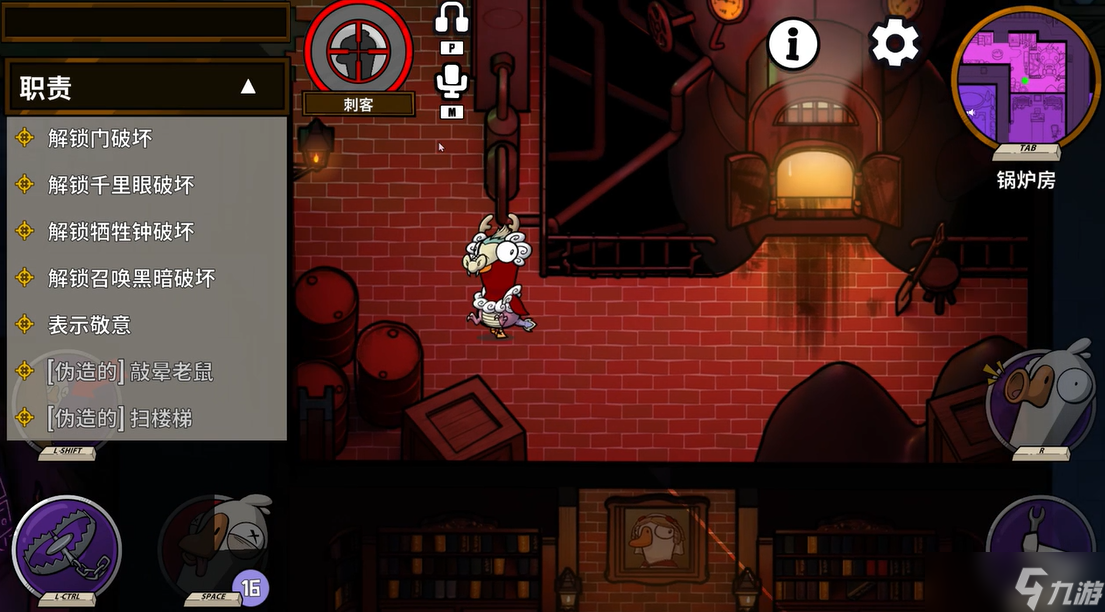
Task: Open the info button
Action: 793,43
